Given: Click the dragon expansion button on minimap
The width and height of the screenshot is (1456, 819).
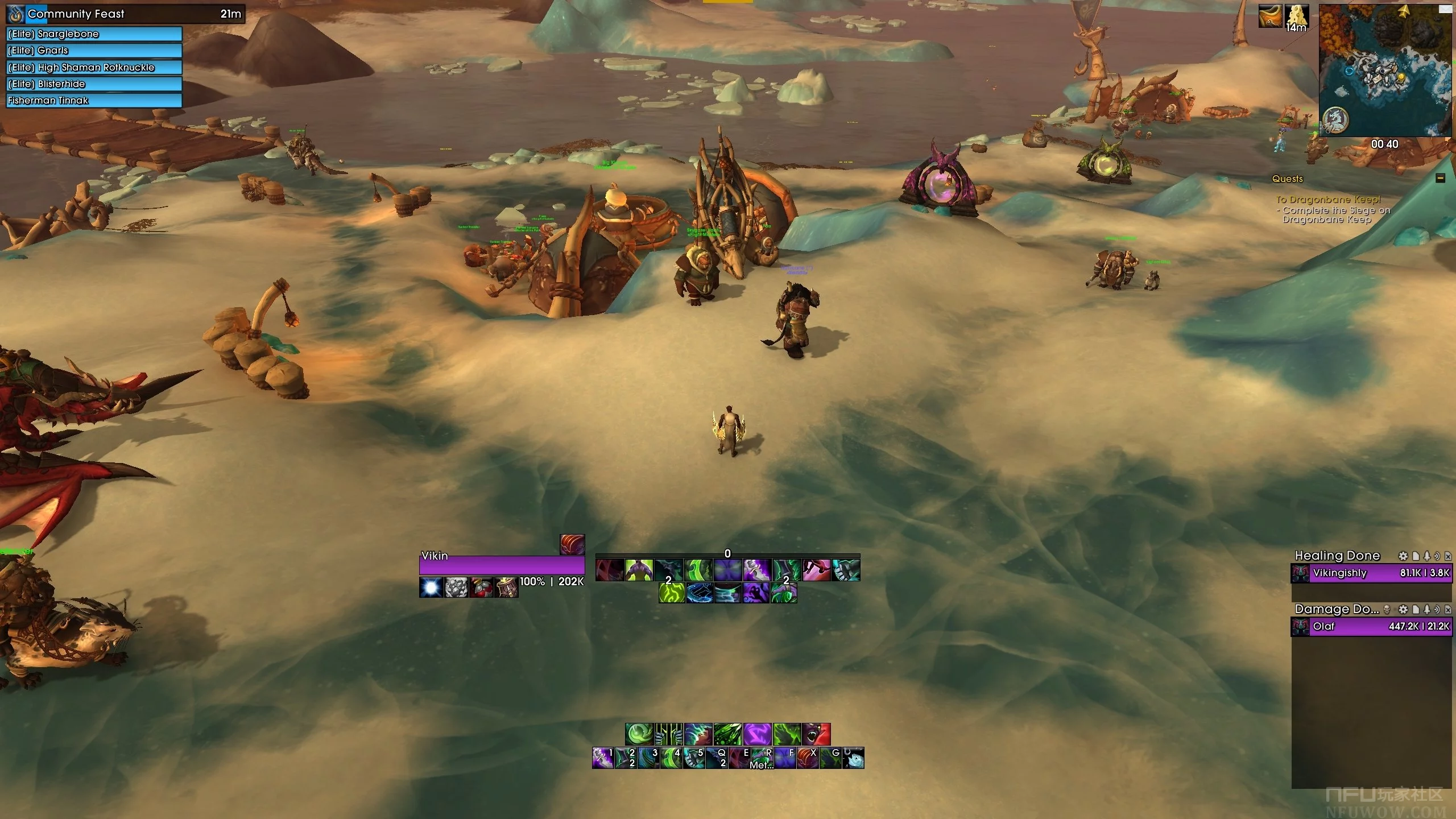Looking at the screenshot, I should 1335,121.
